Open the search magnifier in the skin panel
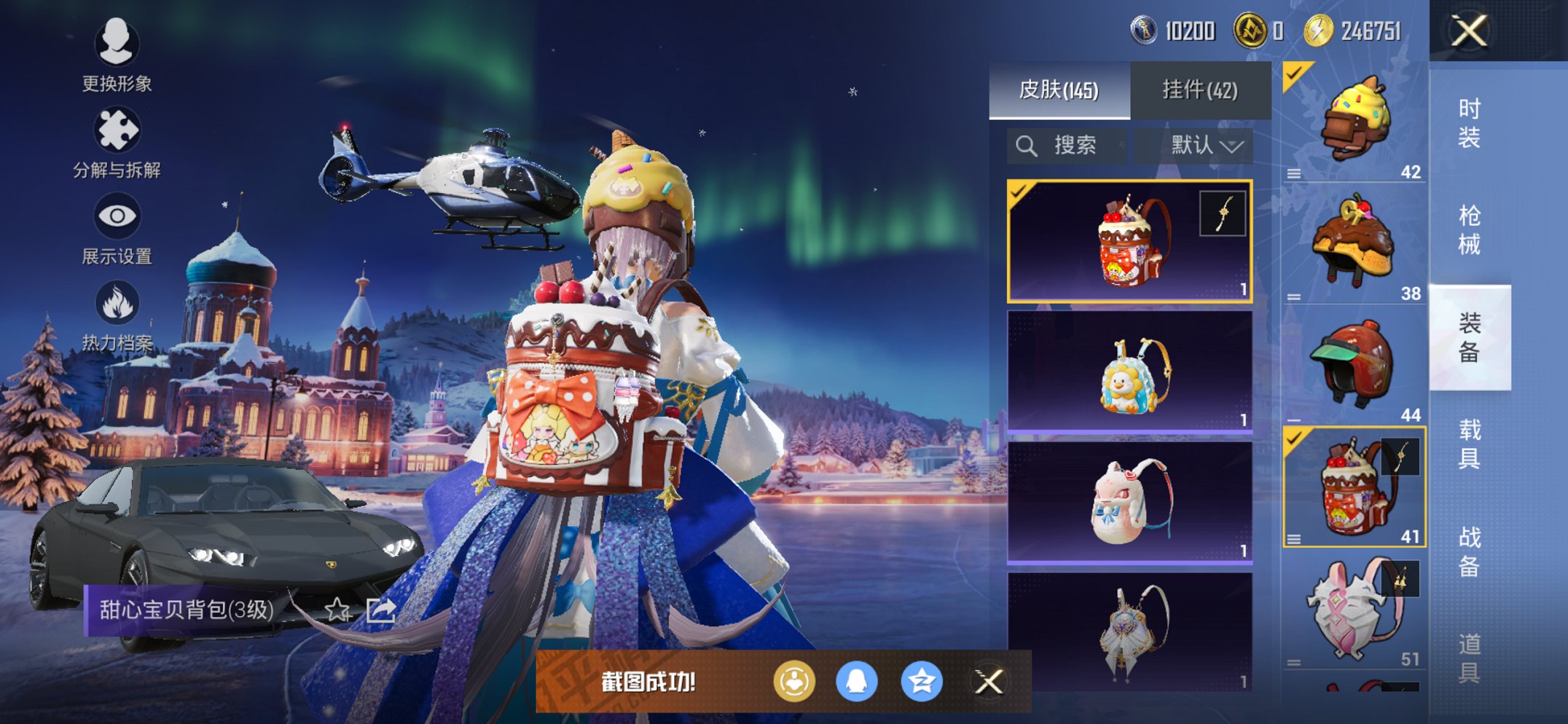 [x=1027, y=145]
